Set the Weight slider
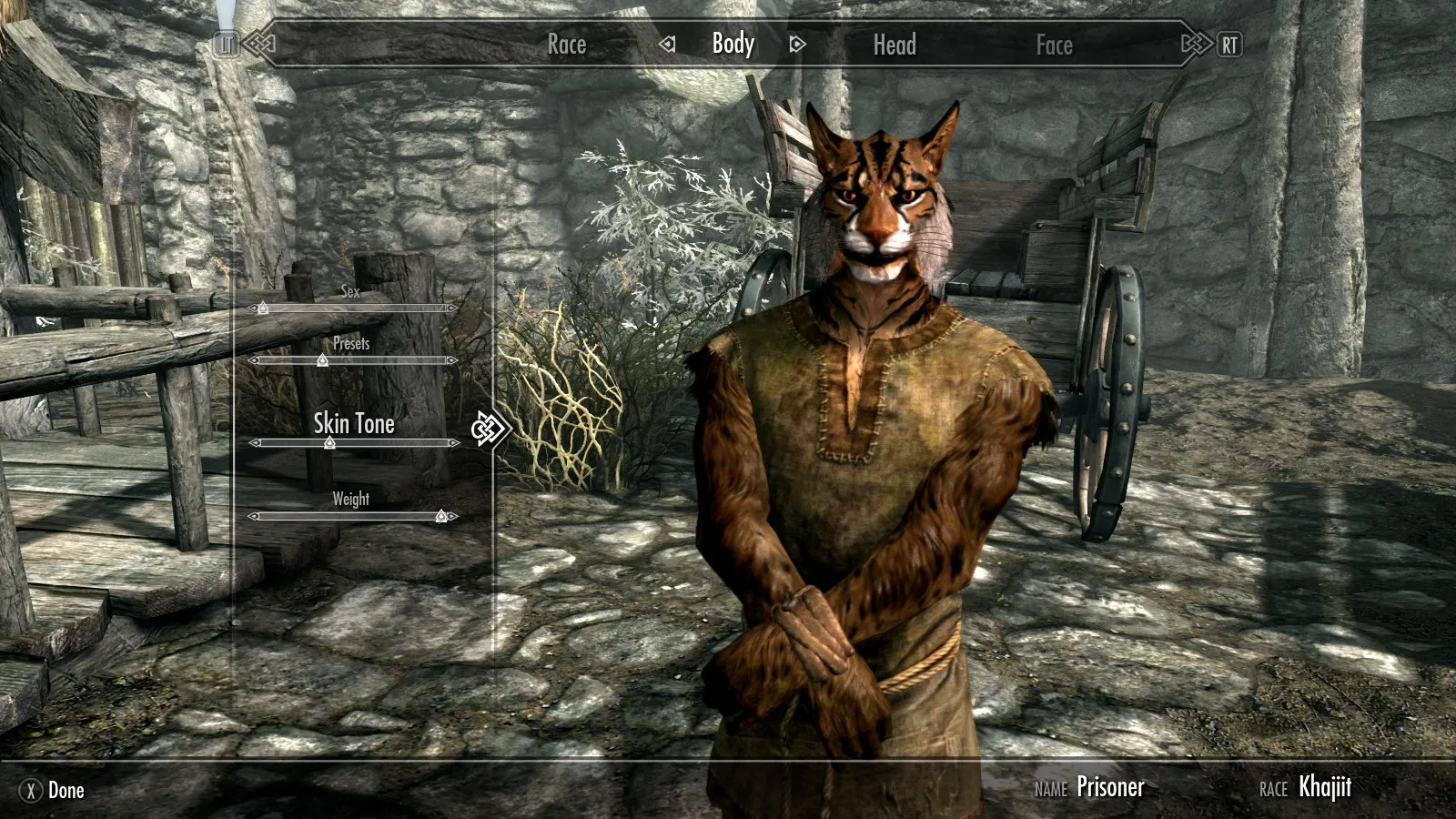 (353, 516)
